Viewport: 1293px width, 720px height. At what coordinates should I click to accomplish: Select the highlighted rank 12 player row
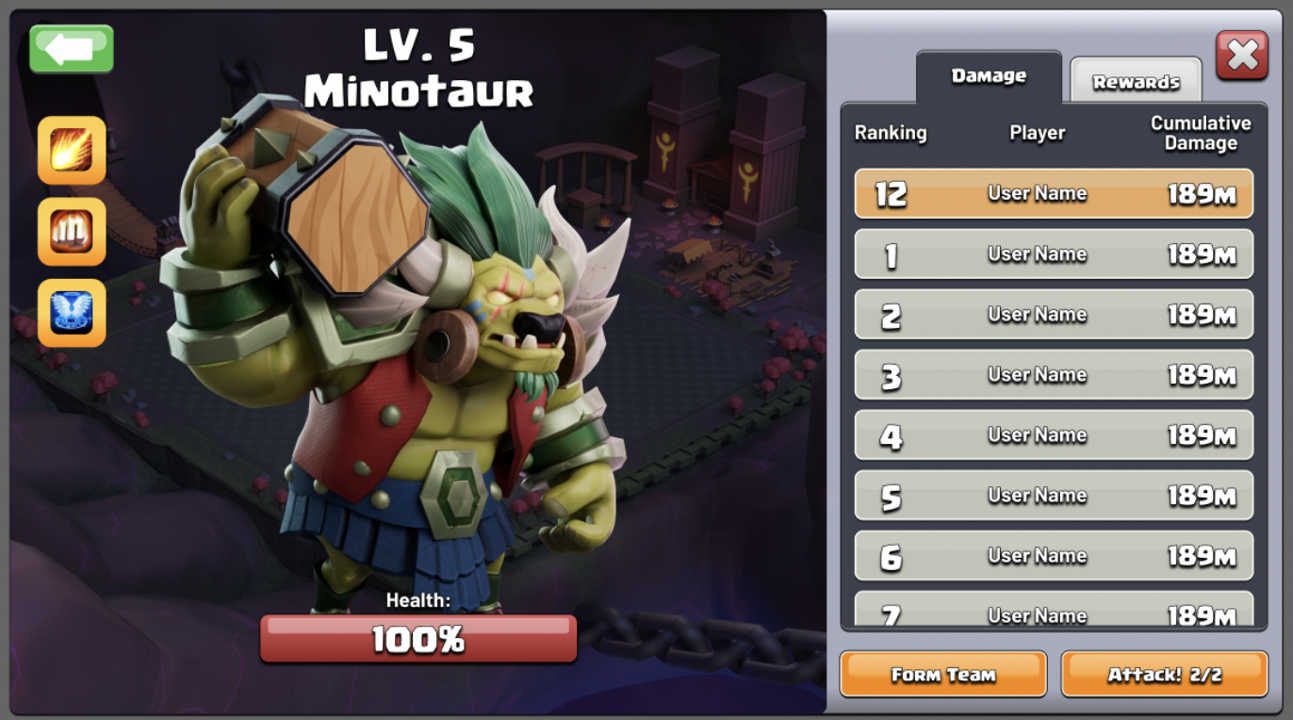pyautogui.click(x=1053, y=194)
